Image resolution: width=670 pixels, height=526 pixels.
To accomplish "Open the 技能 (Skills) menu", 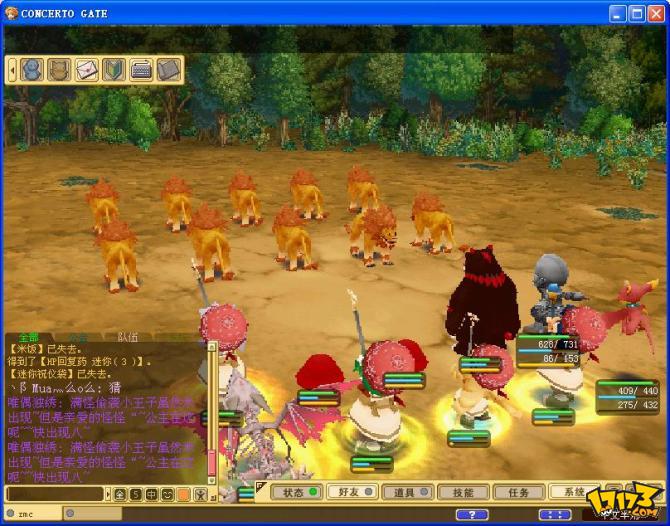I will [463, 492].
